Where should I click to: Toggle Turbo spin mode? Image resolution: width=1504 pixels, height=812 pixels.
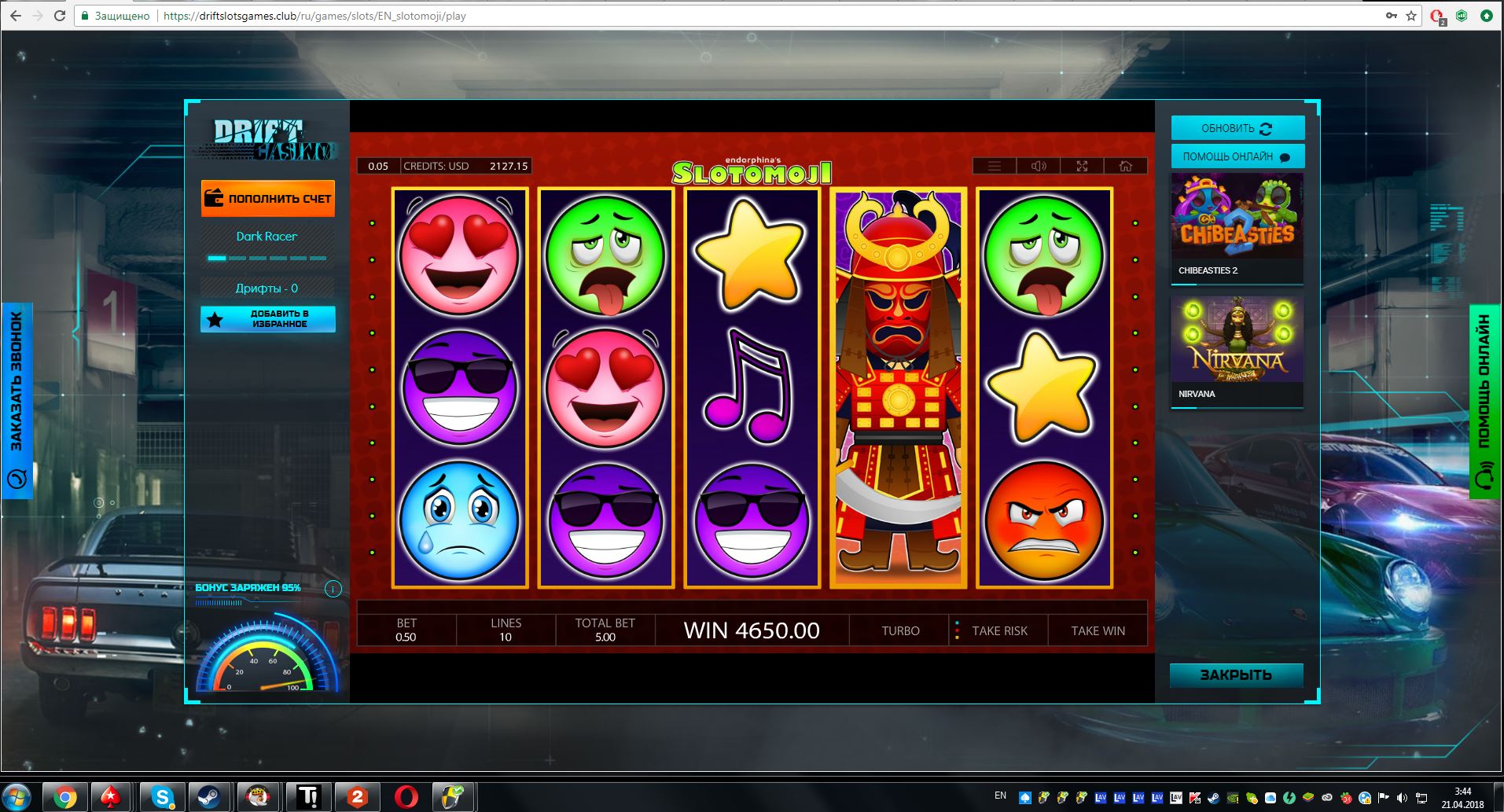point(900,630)
